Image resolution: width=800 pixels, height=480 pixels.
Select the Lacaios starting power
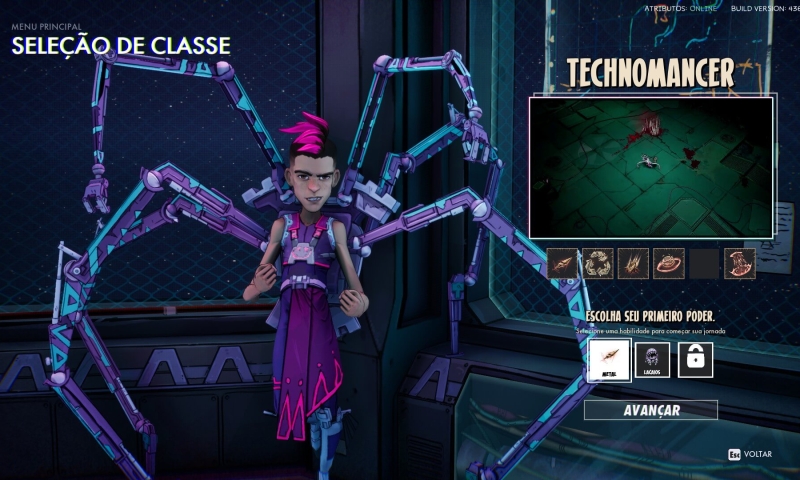[652, 358]
